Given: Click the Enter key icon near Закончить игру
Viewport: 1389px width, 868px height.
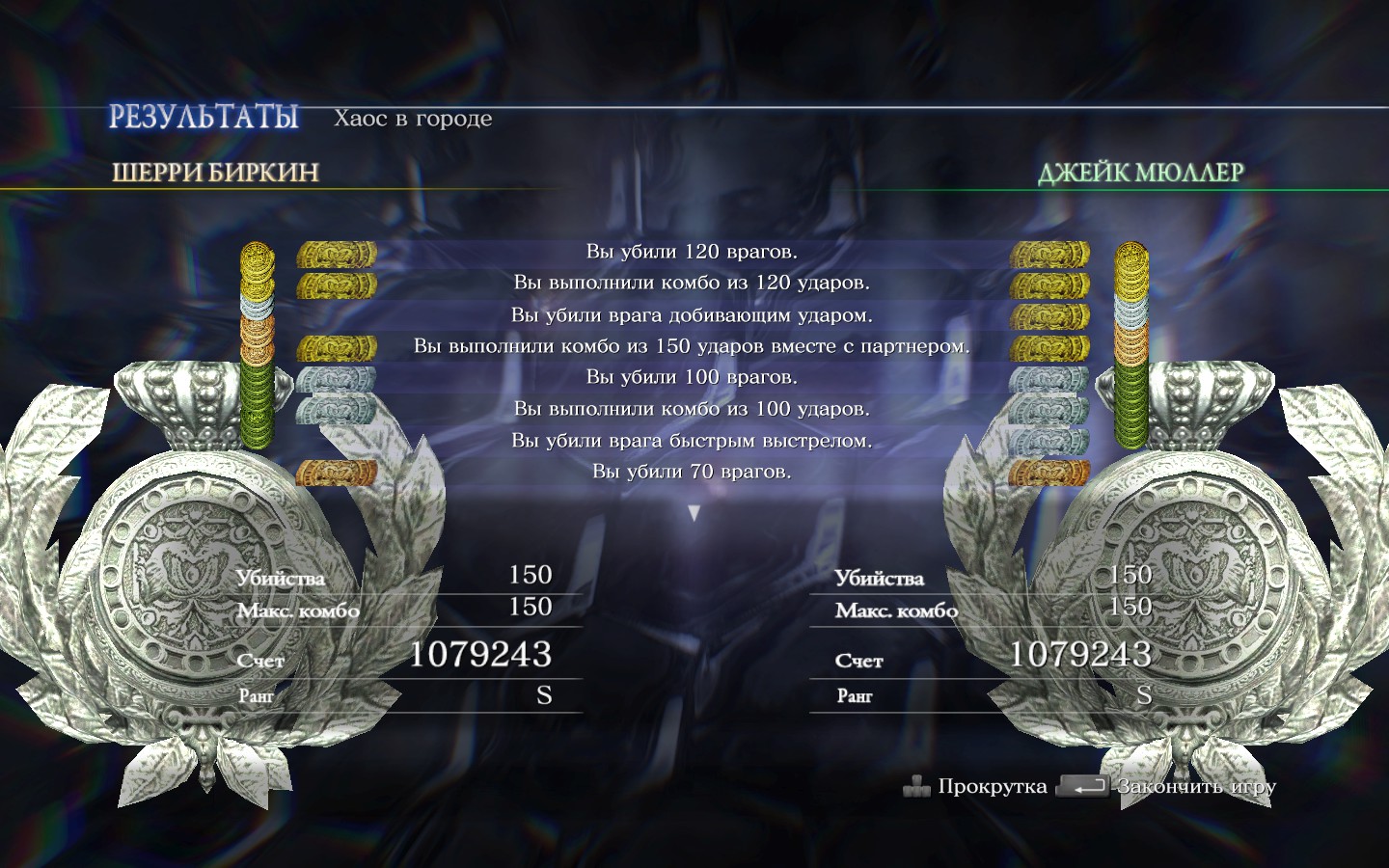Looking at the screenshot, I should click(1084, 787).
